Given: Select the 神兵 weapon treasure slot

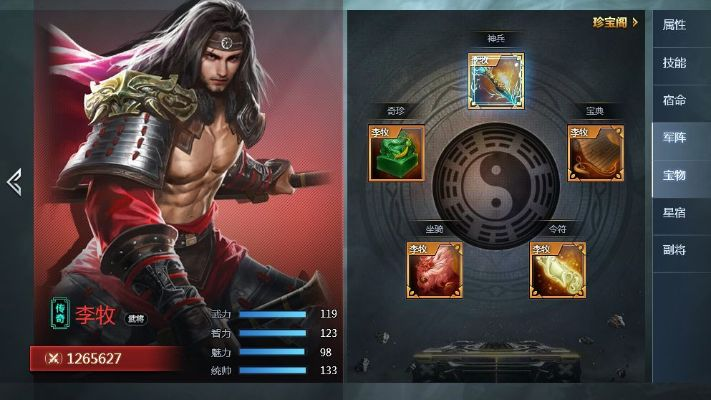Looking at the screenshot, I should (496, 80).
